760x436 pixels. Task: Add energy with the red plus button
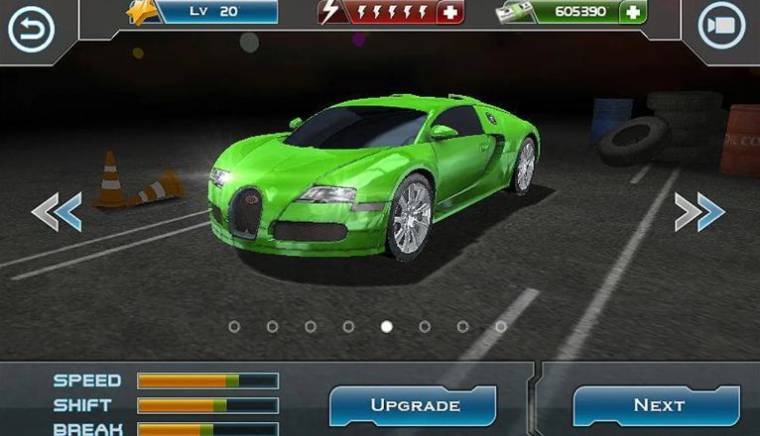click(451, 12)
